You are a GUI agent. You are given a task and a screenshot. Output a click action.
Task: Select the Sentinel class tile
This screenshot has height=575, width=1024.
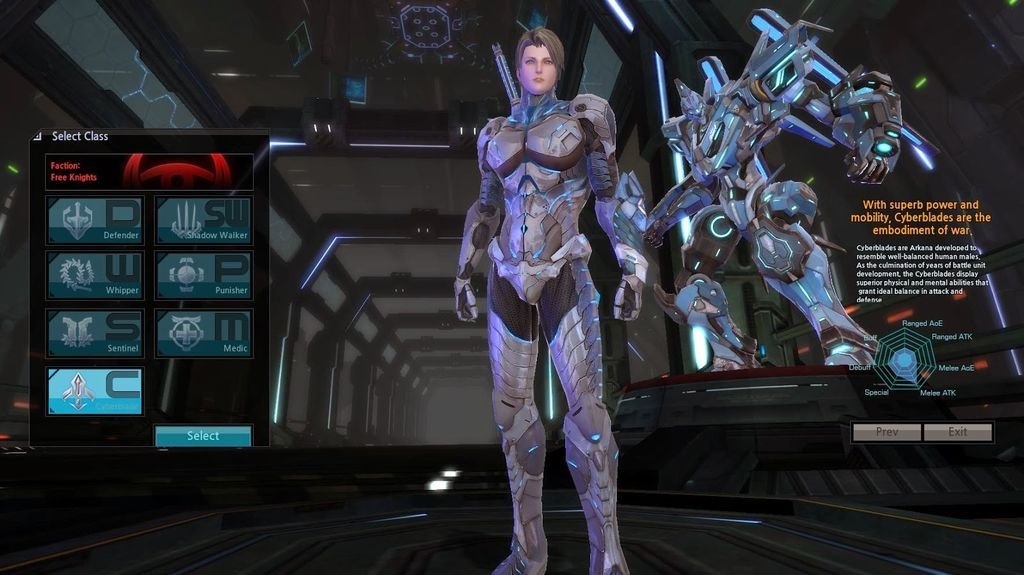95,333
